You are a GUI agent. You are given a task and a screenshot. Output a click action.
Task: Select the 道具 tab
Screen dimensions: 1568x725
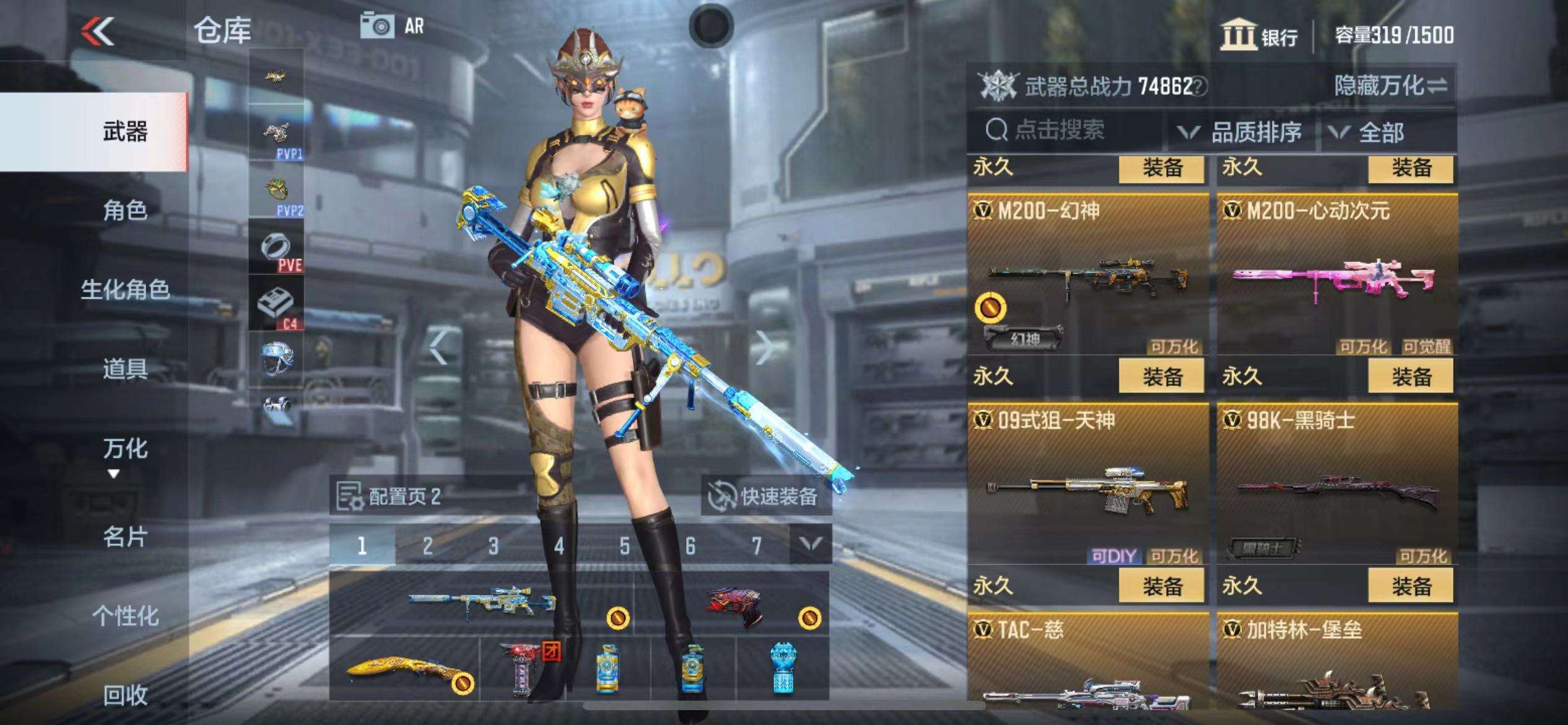(x=125, y=369)
